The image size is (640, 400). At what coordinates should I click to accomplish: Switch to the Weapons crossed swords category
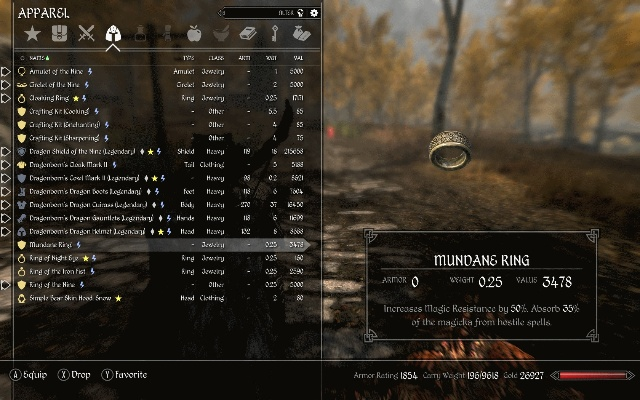[86, 36]
